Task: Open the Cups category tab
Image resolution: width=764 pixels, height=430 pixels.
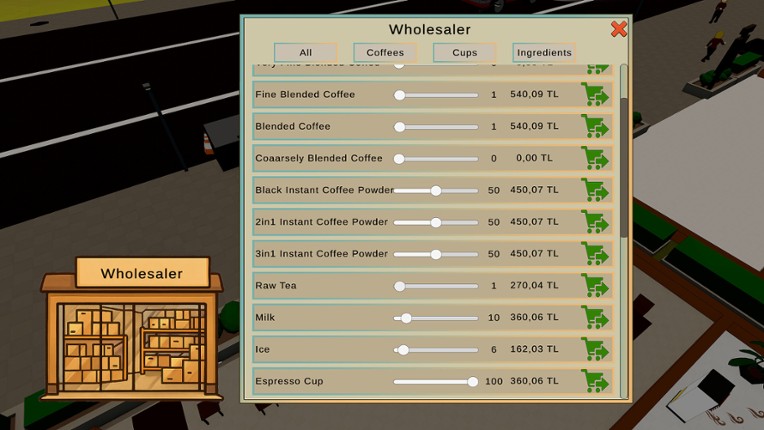Action: coord(465,52)
